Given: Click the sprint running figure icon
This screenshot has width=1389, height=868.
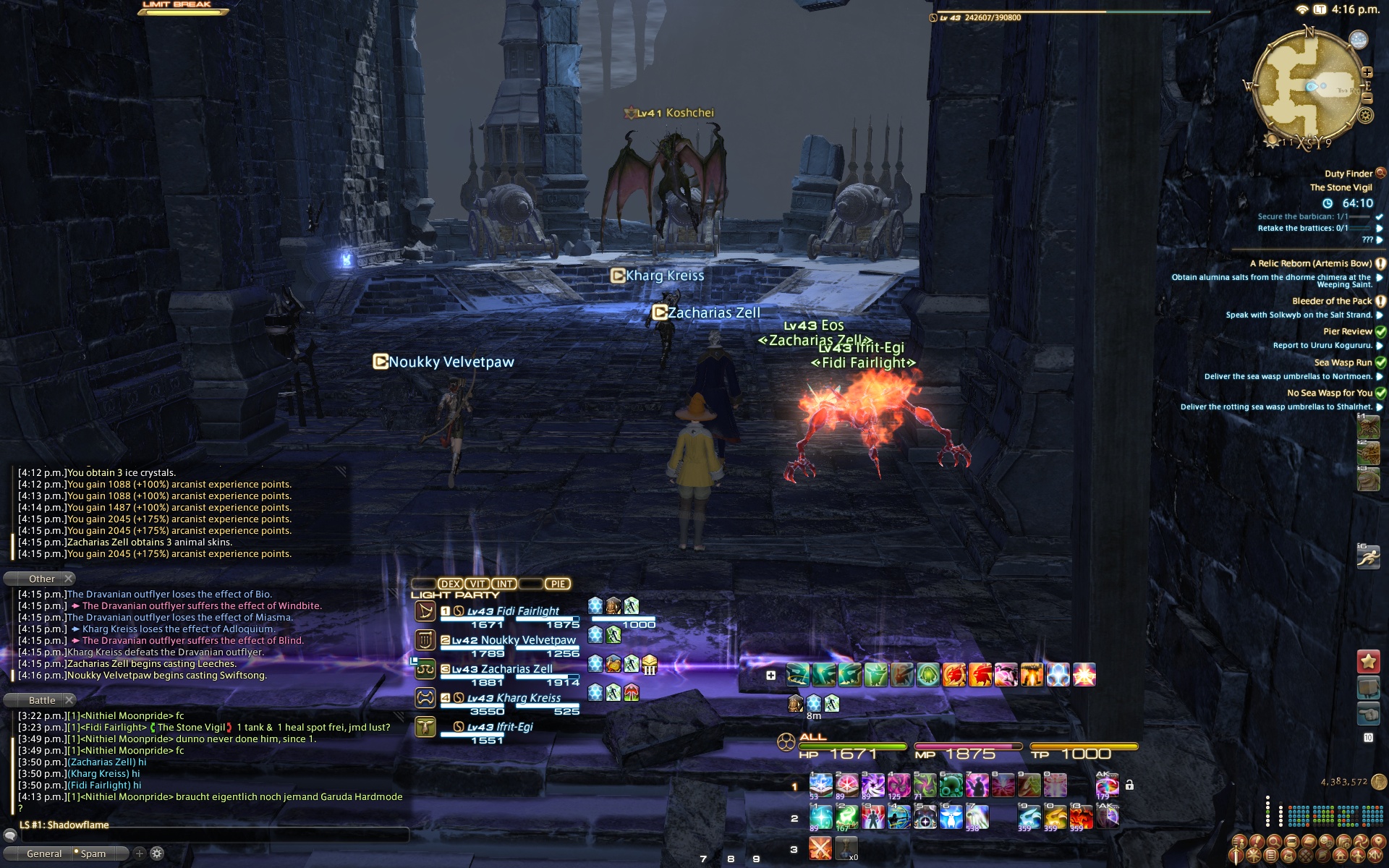Looking at the screenshot, I should [x=1368, y=557].
